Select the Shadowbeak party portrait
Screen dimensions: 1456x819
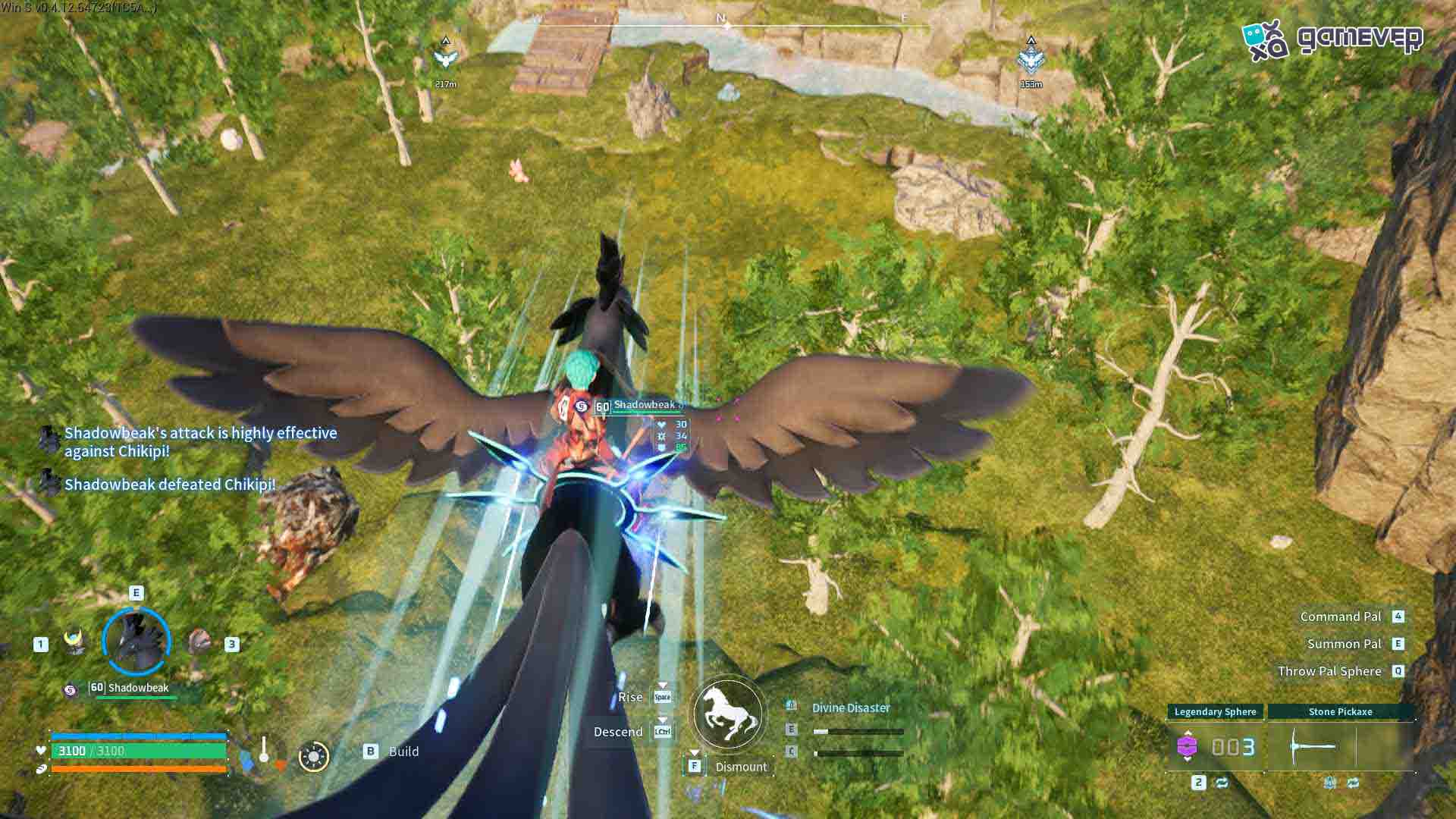pyautogui.click(x=136, y=642)
